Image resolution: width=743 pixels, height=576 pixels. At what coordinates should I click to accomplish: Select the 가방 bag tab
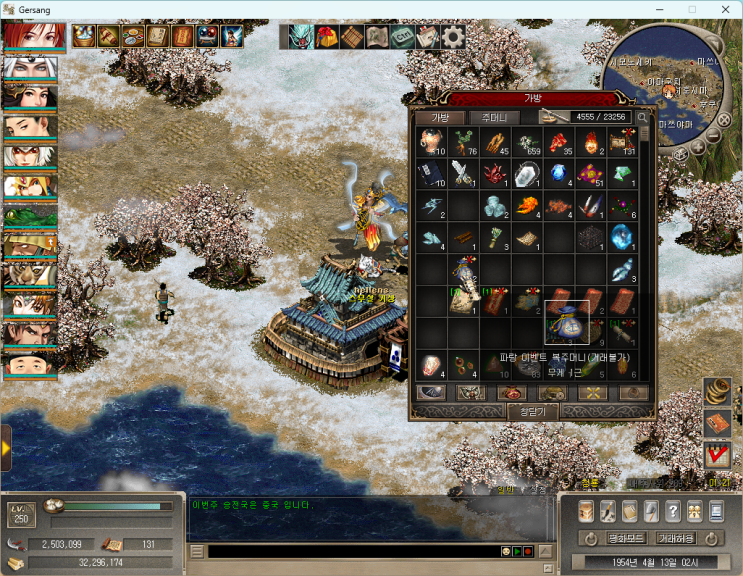click(x=440, y=117)
